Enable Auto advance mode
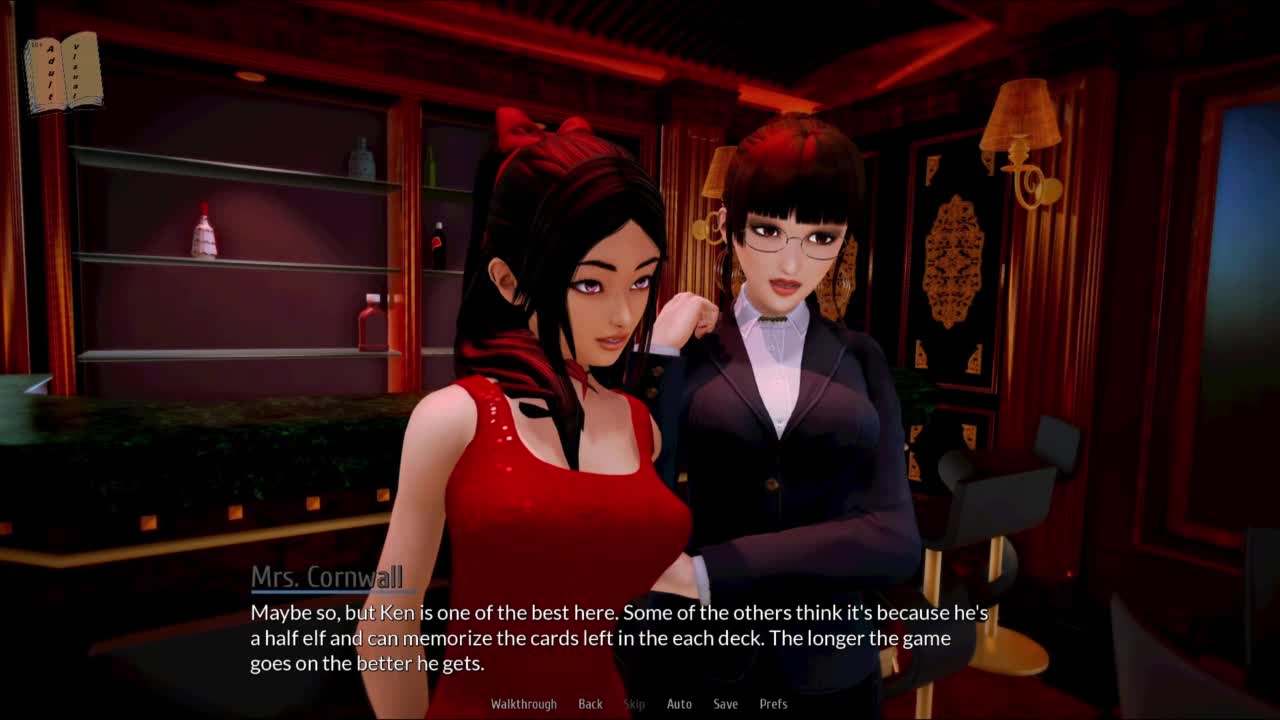Viewport: 1280px width, 720px height. click(679, 704)
